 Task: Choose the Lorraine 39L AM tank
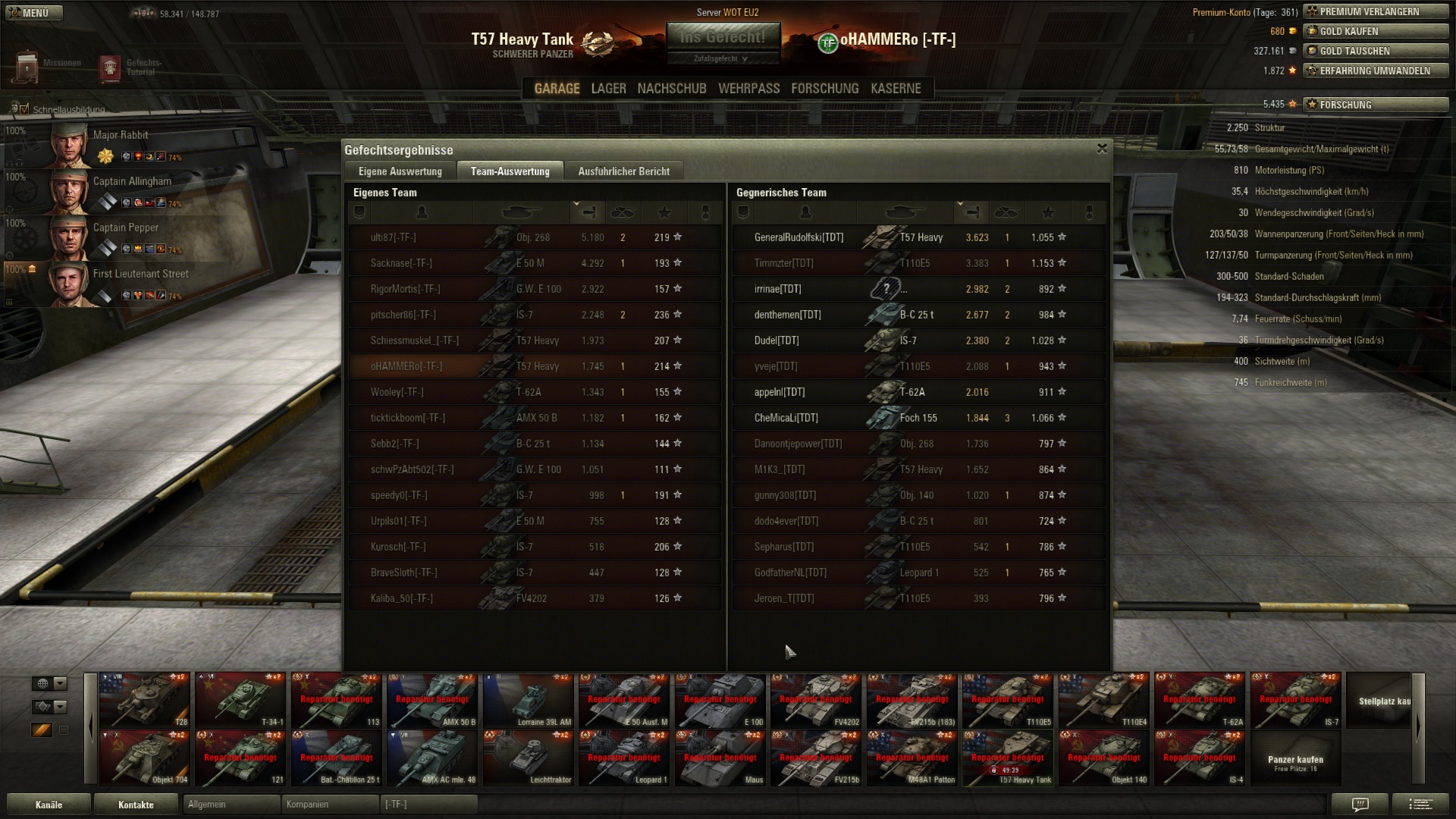click(528, 700)
